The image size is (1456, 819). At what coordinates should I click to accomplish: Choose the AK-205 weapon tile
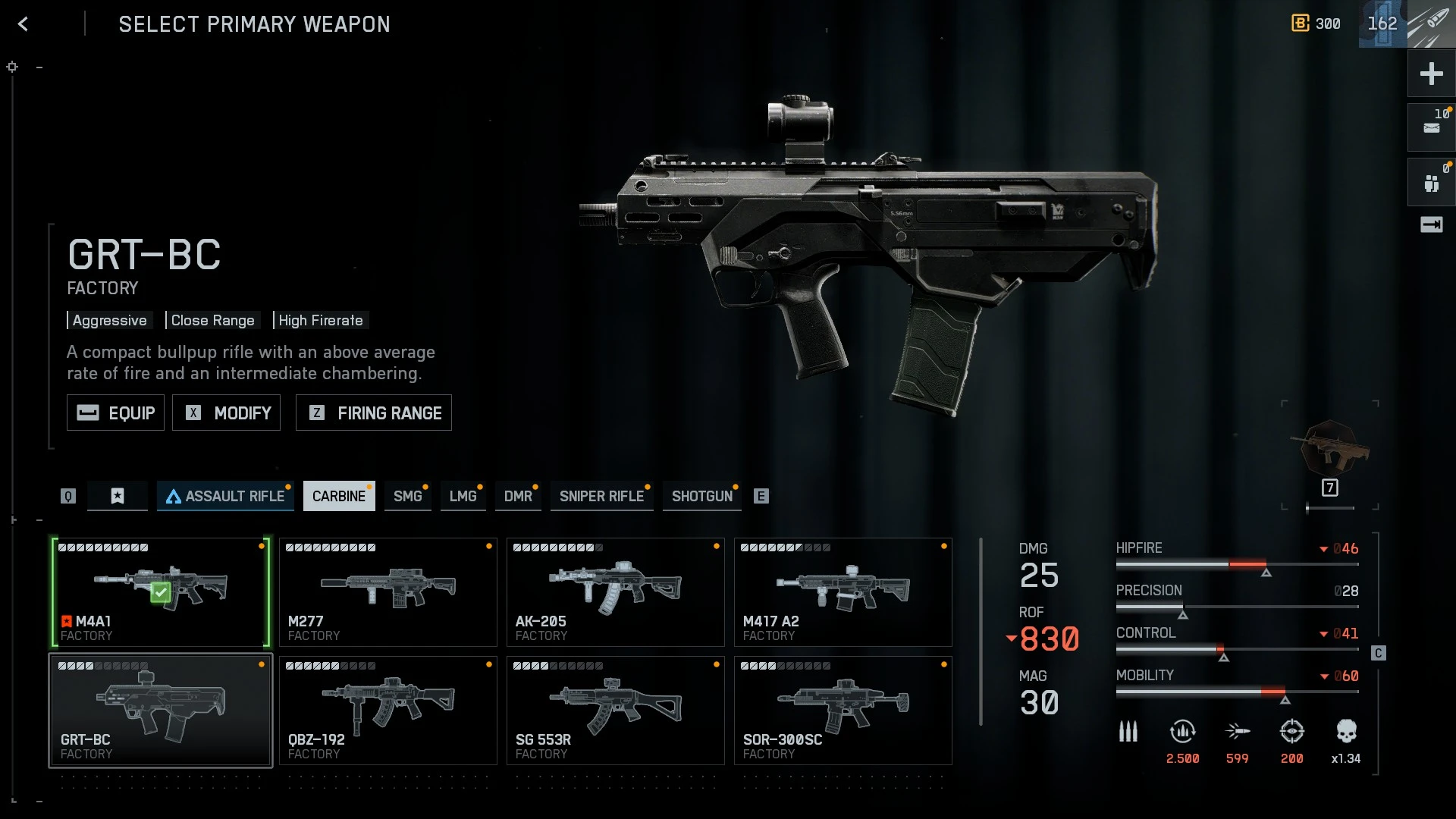tap(615, 592)
